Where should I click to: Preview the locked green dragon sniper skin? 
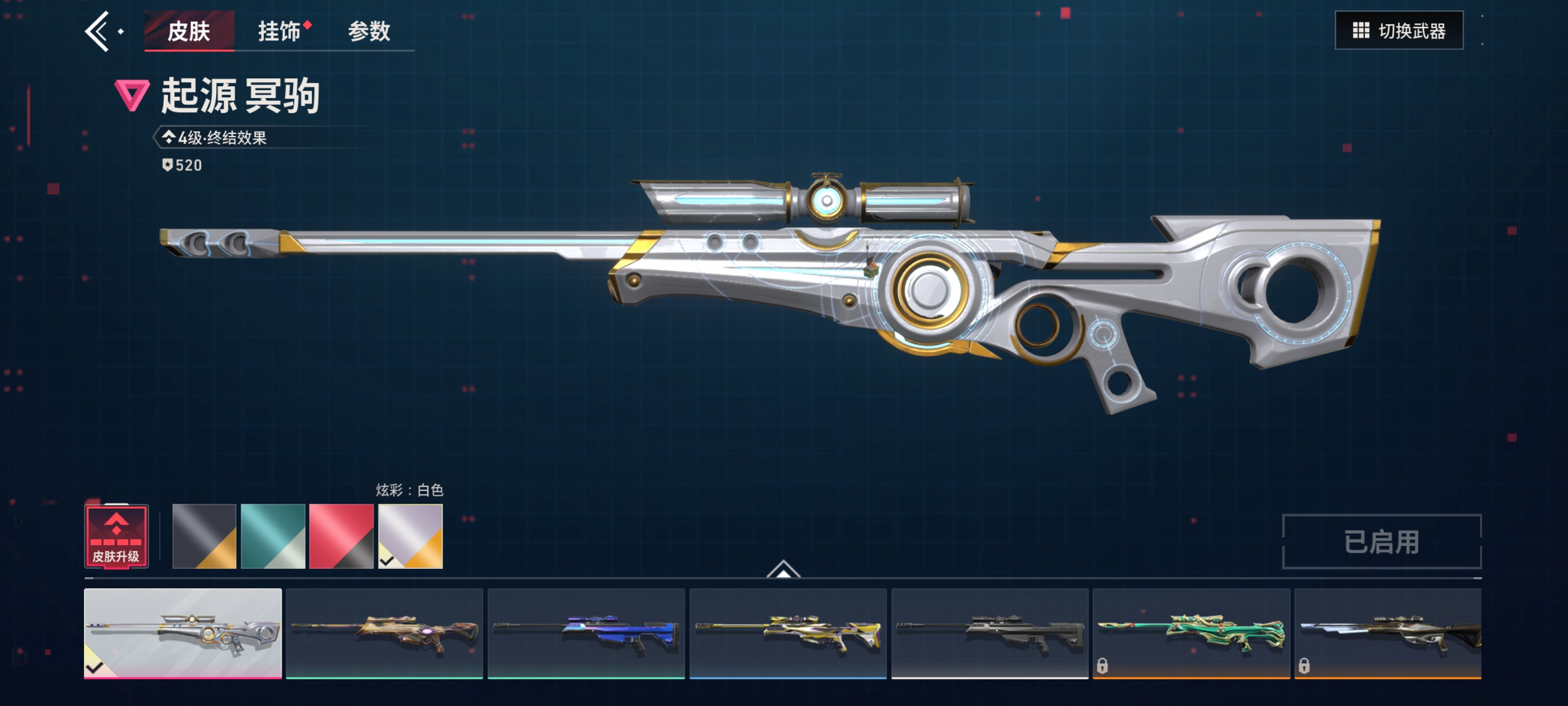(x=1191, y=633)
